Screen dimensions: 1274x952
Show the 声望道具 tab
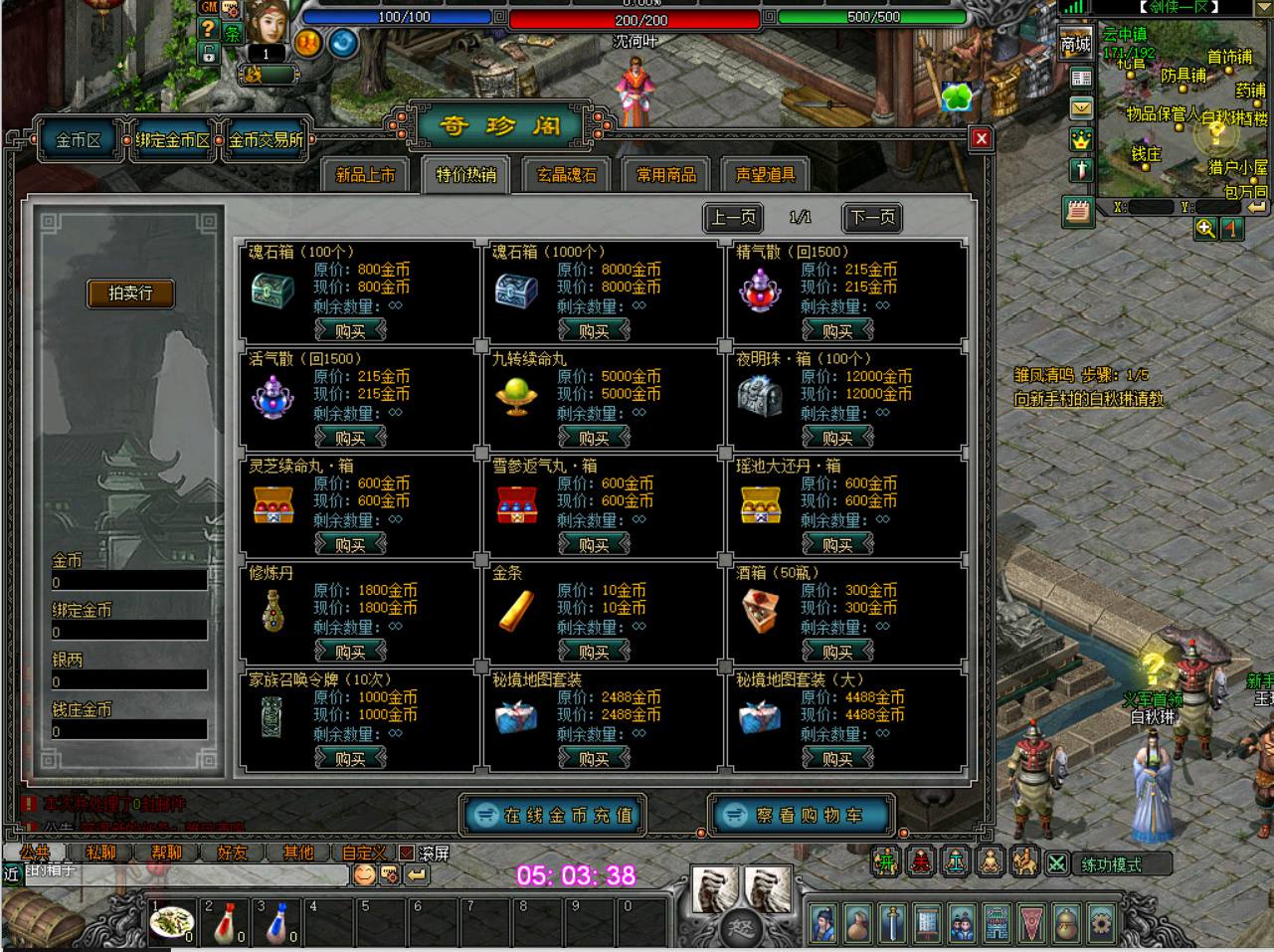click(x=765, y=175)
